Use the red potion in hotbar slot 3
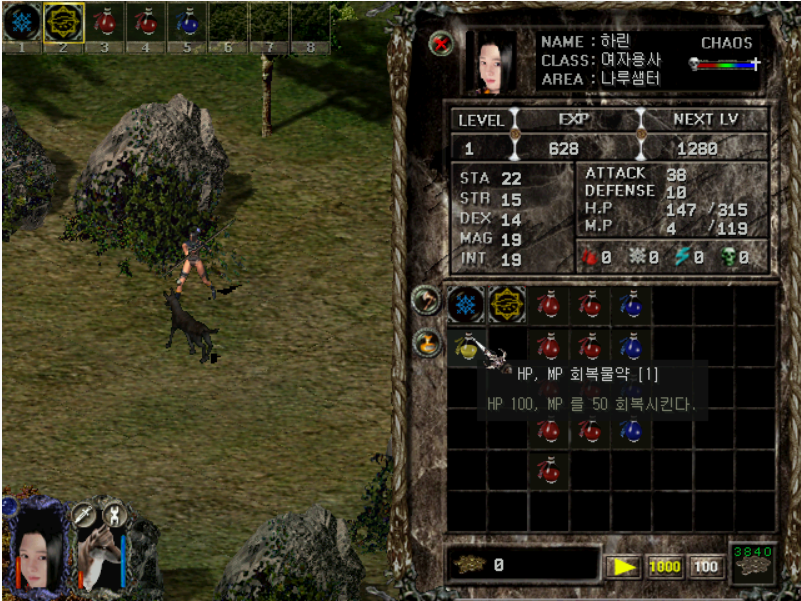The width and height of the screenshot is (801, 601). pyautogui.click(x=103, y=20)
